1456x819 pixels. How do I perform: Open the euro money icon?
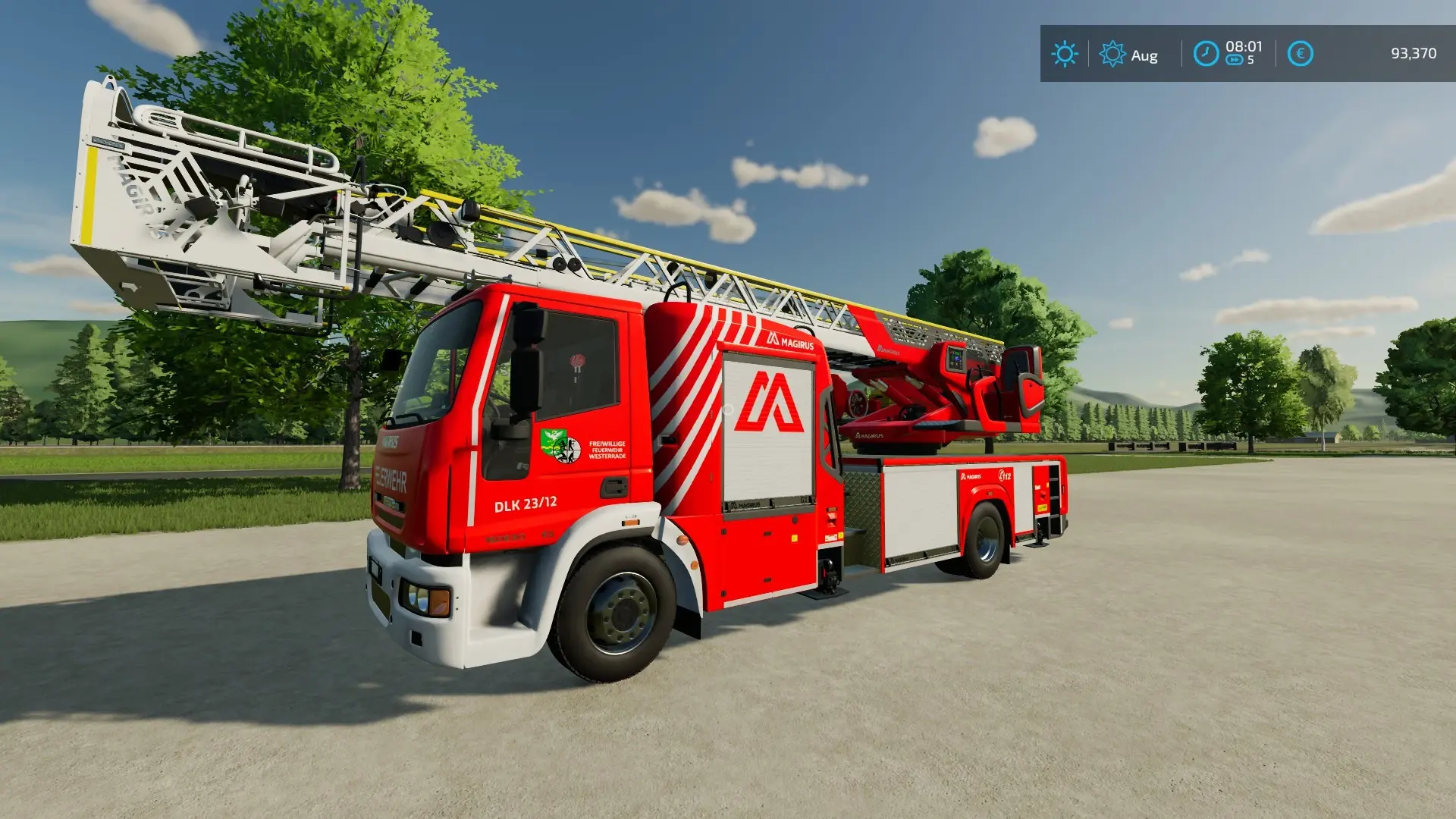1300,54
